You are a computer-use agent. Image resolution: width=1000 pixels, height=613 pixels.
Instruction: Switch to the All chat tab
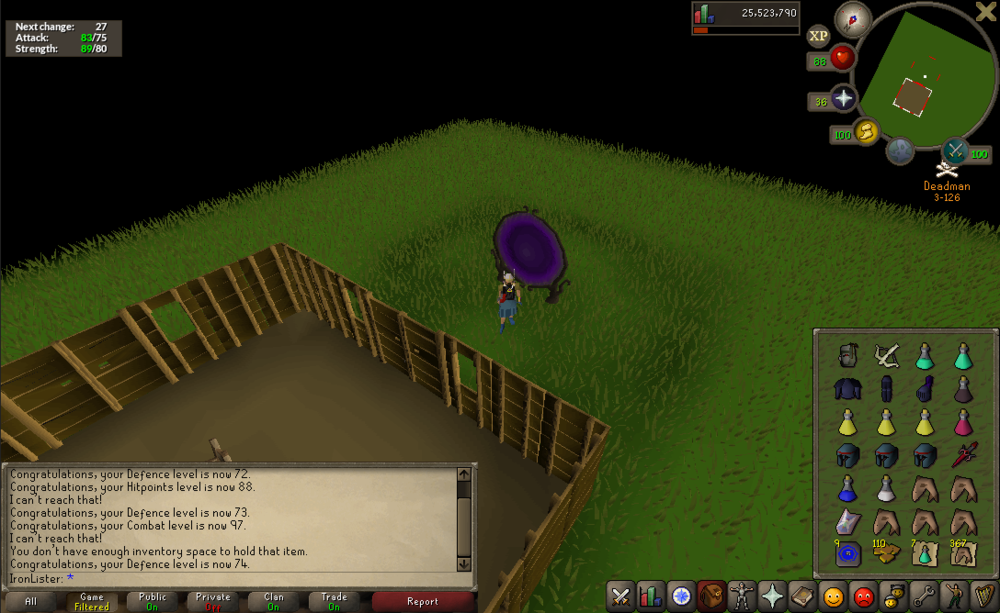pos(31,601)
